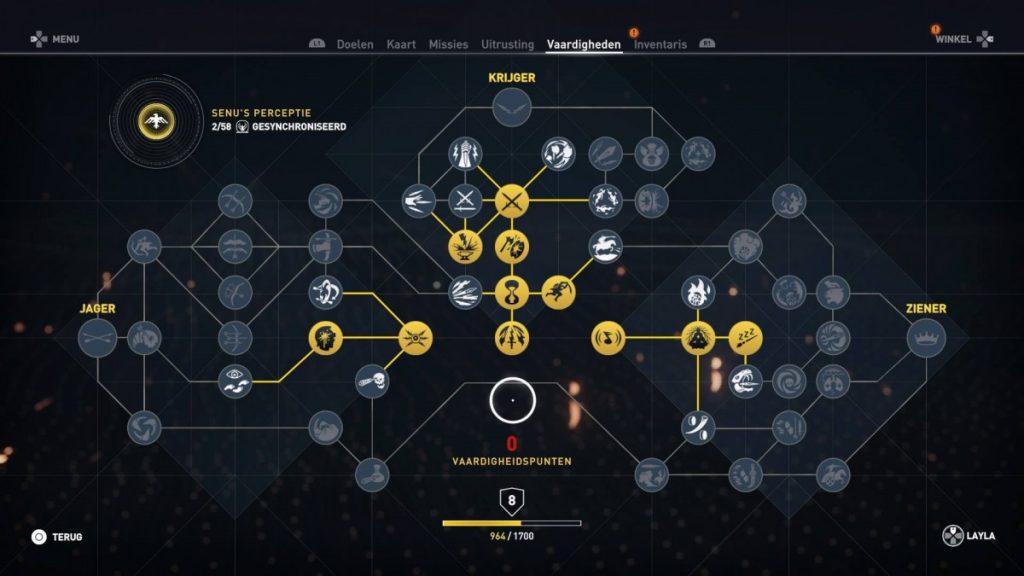Select the gold music note skill
The image size is (1024, 576).
[609, 338]
